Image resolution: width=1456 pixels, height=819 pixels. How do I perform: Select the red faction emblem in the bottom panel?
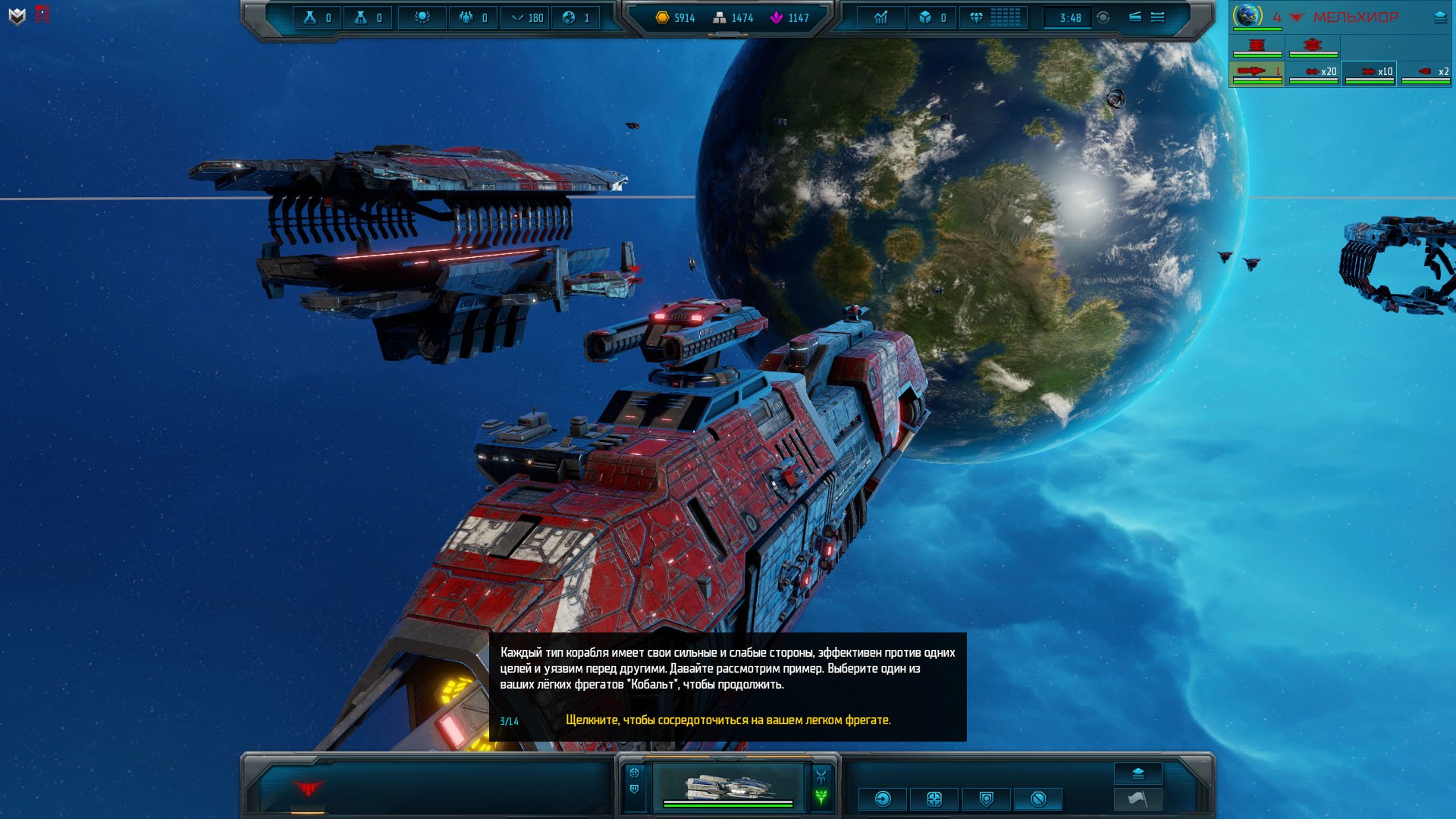[x=308, y=789]
